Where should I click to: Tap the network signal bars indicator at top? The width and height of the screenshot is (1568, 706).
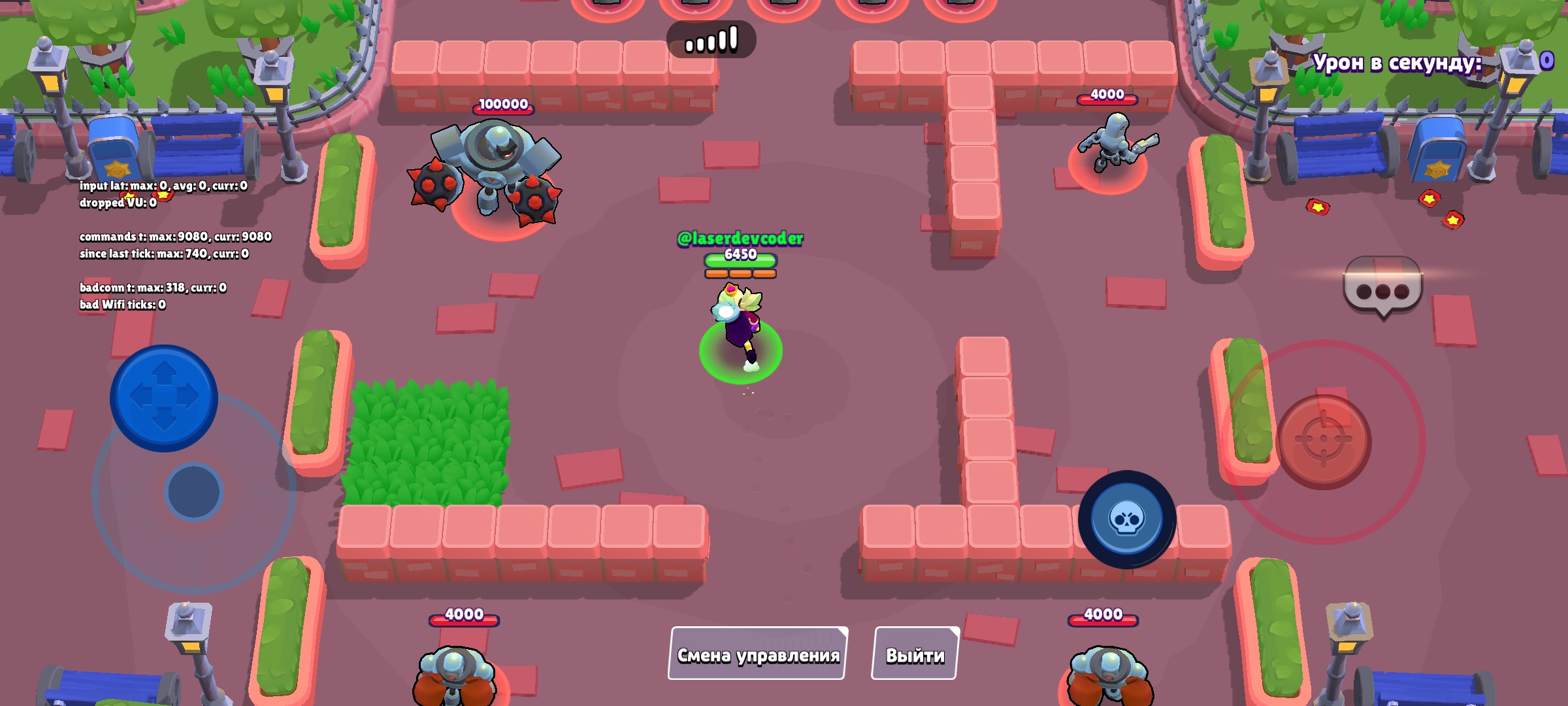712,38
